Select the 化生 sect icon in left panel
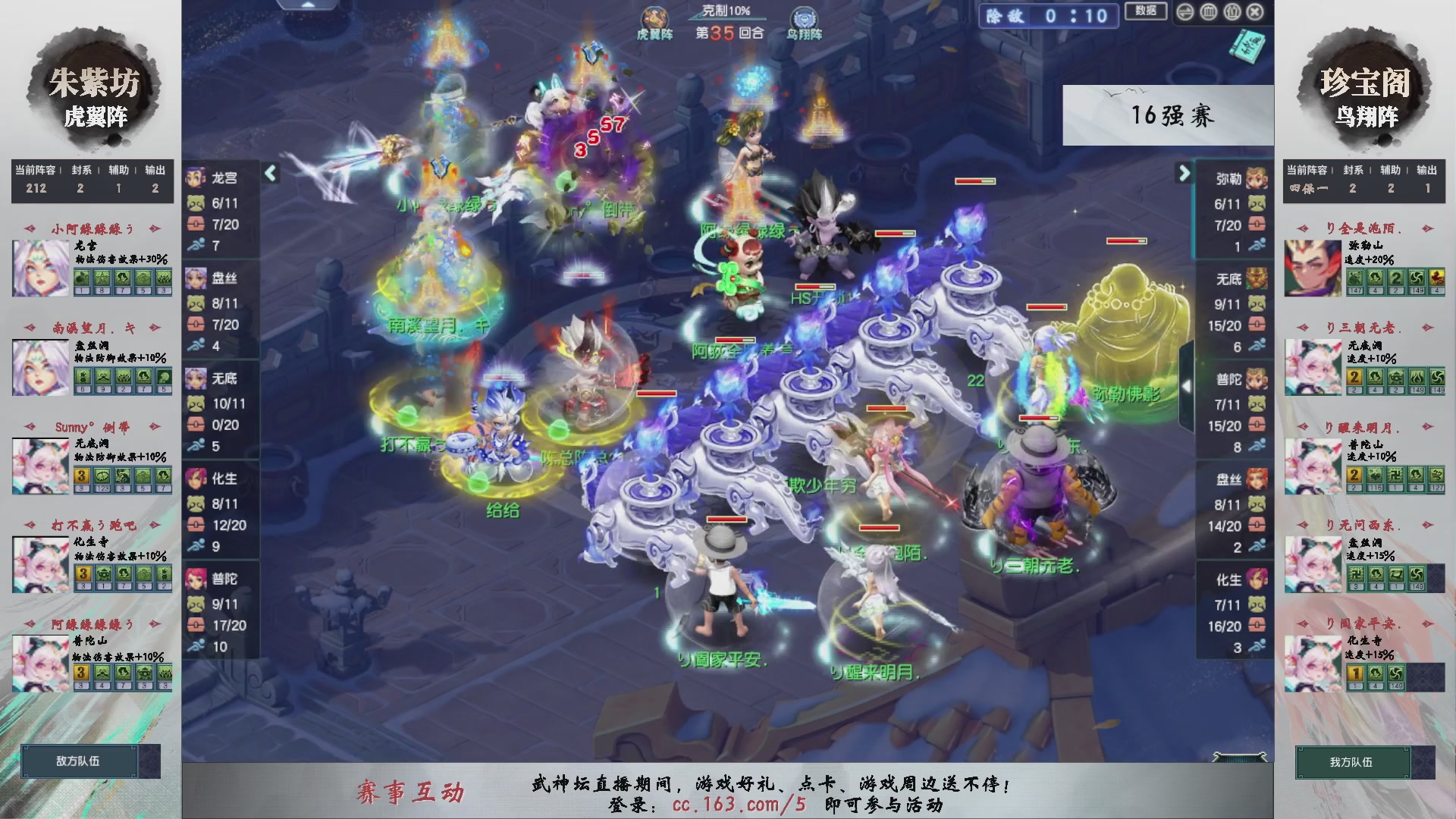The width and height of the screenshot is (1456, 819). pyautogui.click(x=197, y=478)
